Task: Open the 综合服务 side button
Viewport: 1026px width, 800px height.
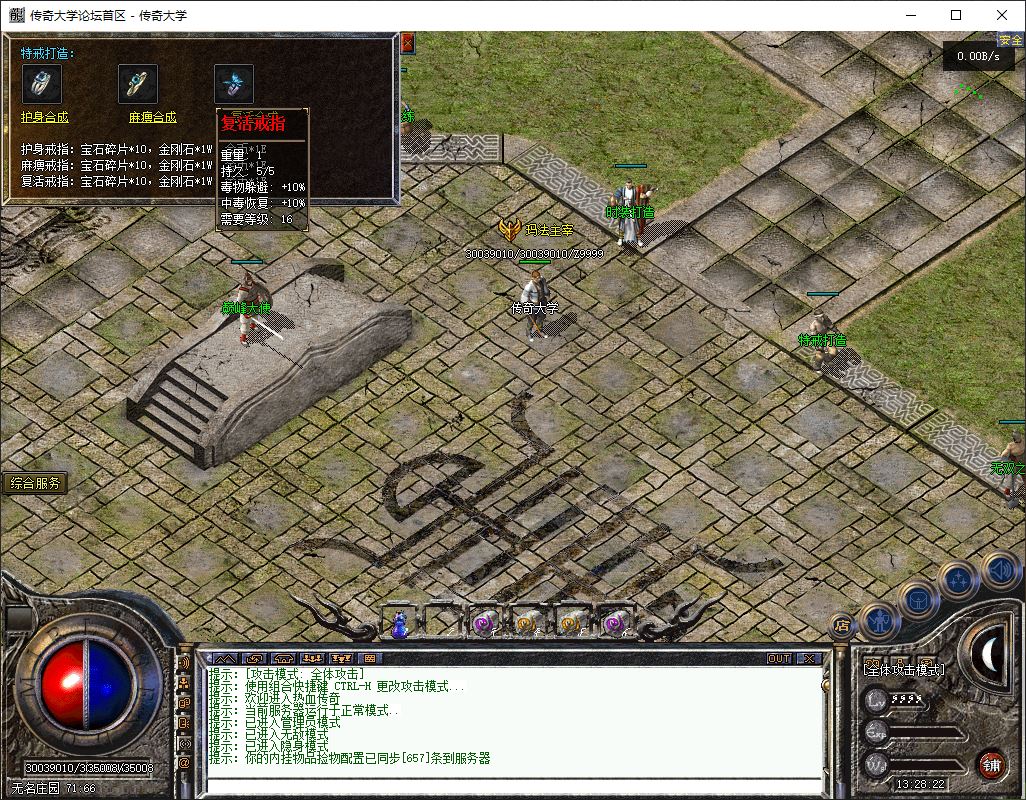Action: pos(35,484)
